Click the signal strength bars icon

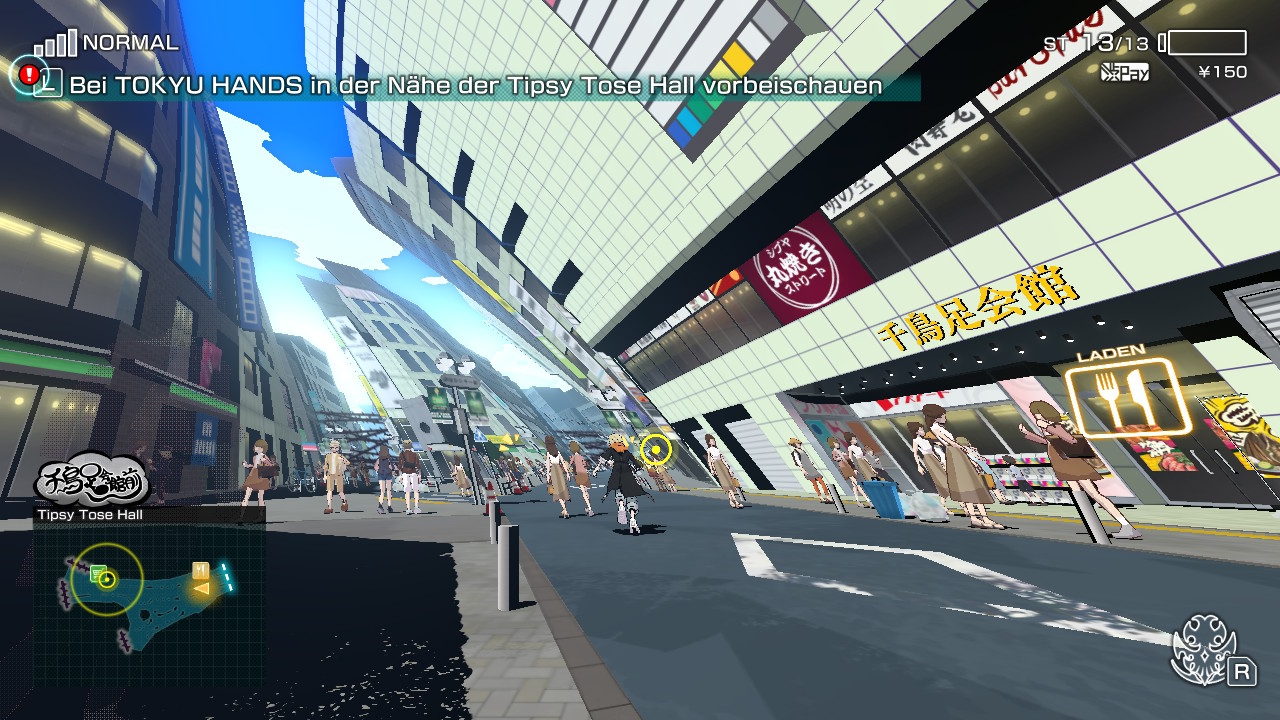tap(55, 45)
